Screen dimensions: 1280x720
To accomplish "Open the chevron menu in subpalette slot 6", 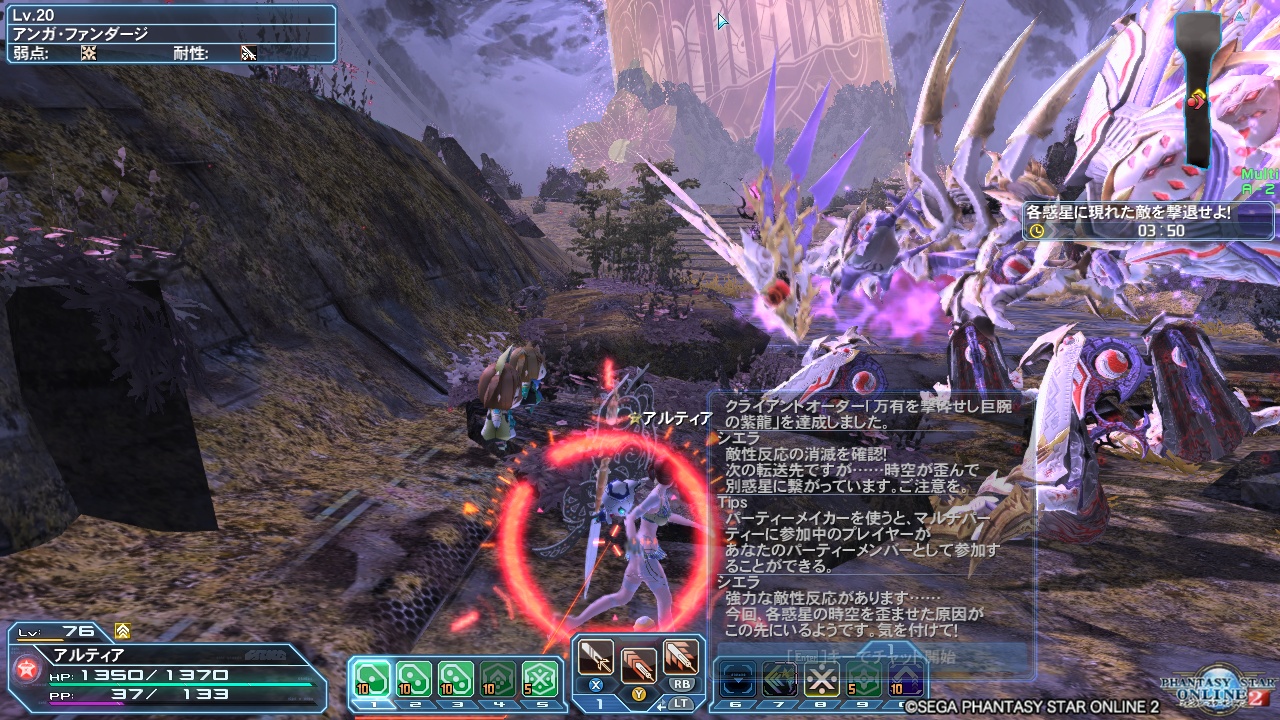I will (x=737, y=678).
